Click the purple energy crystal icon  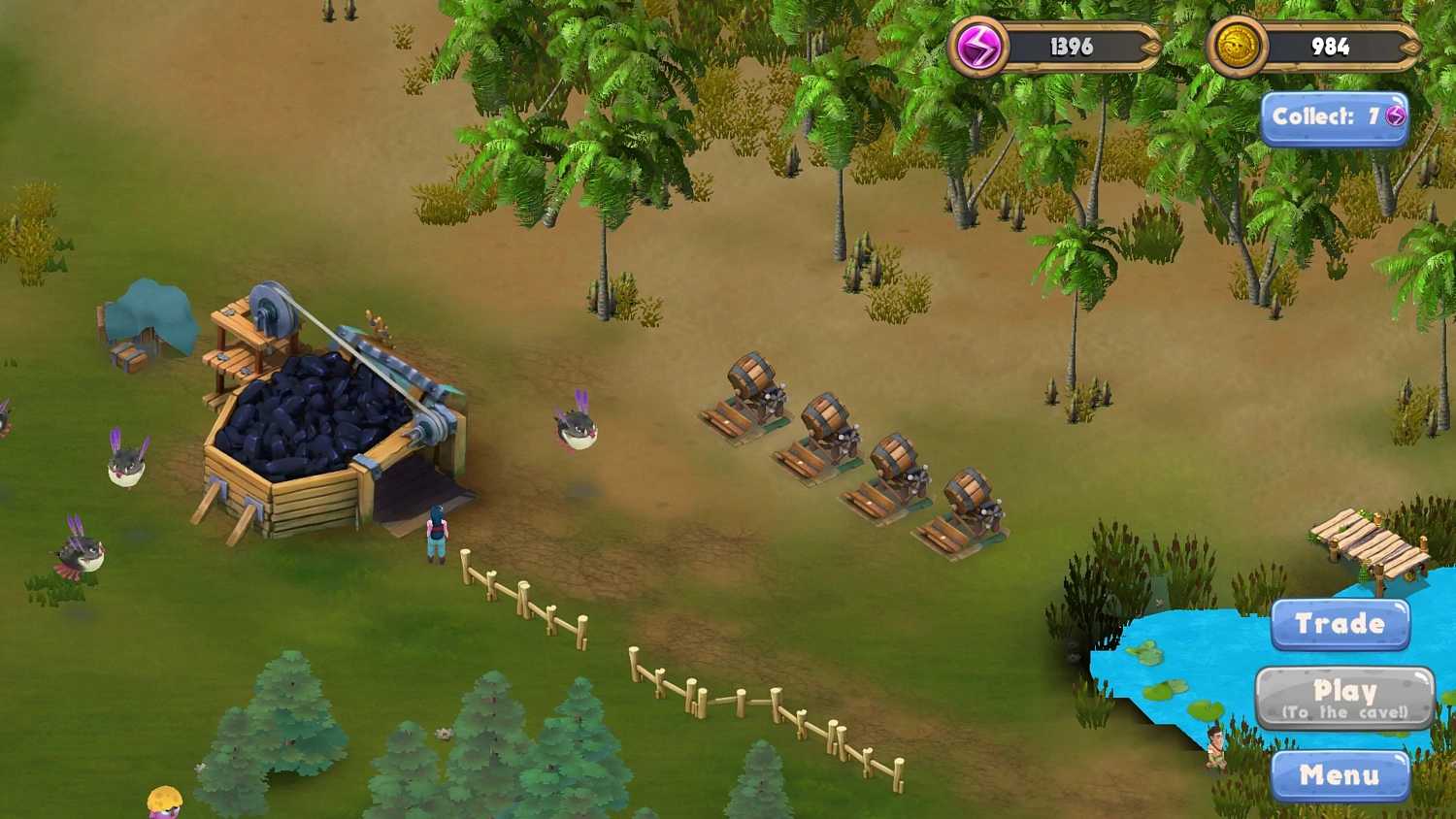pos(981,47)
